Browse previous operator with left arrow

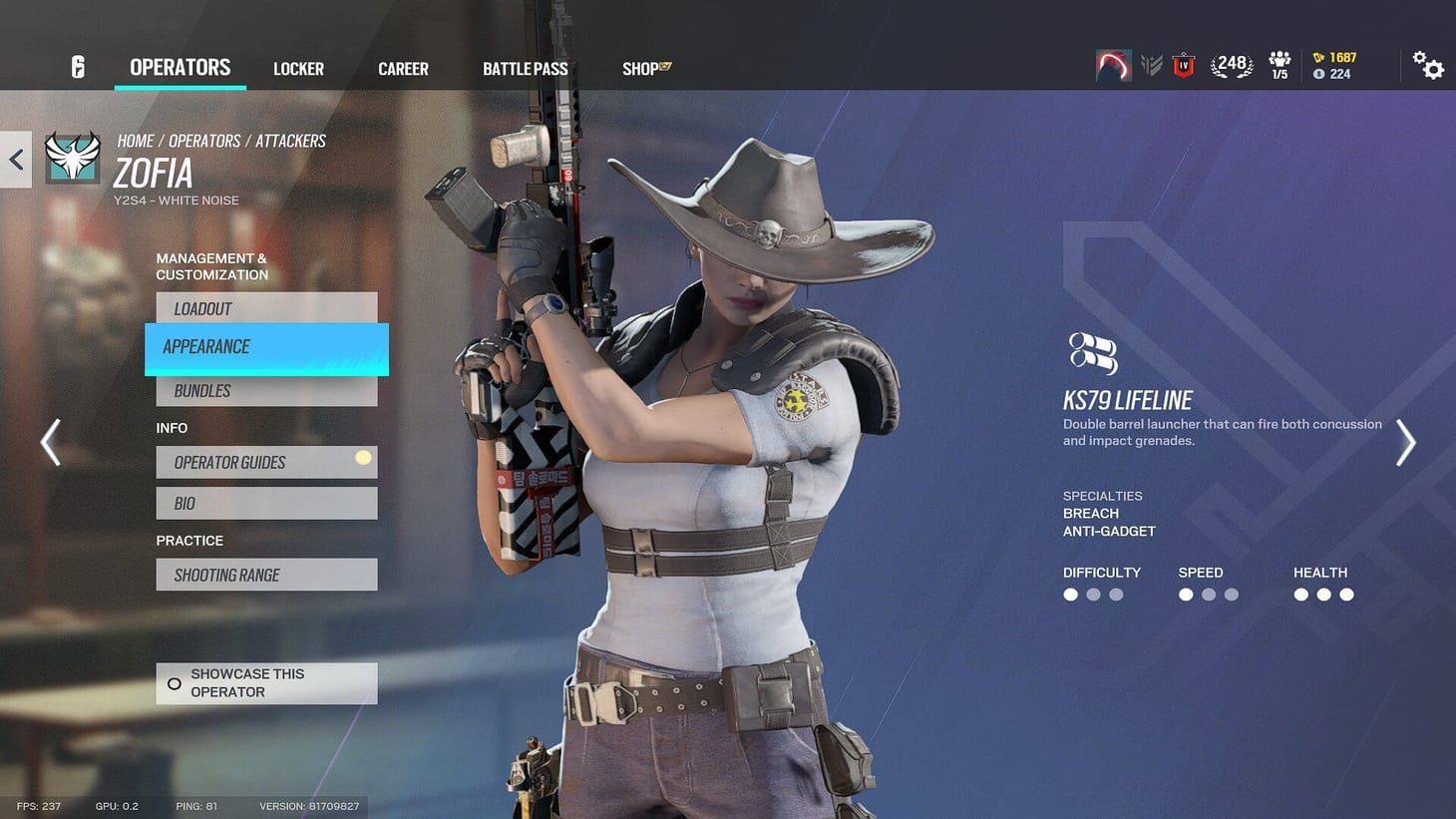tap(50, 442)
